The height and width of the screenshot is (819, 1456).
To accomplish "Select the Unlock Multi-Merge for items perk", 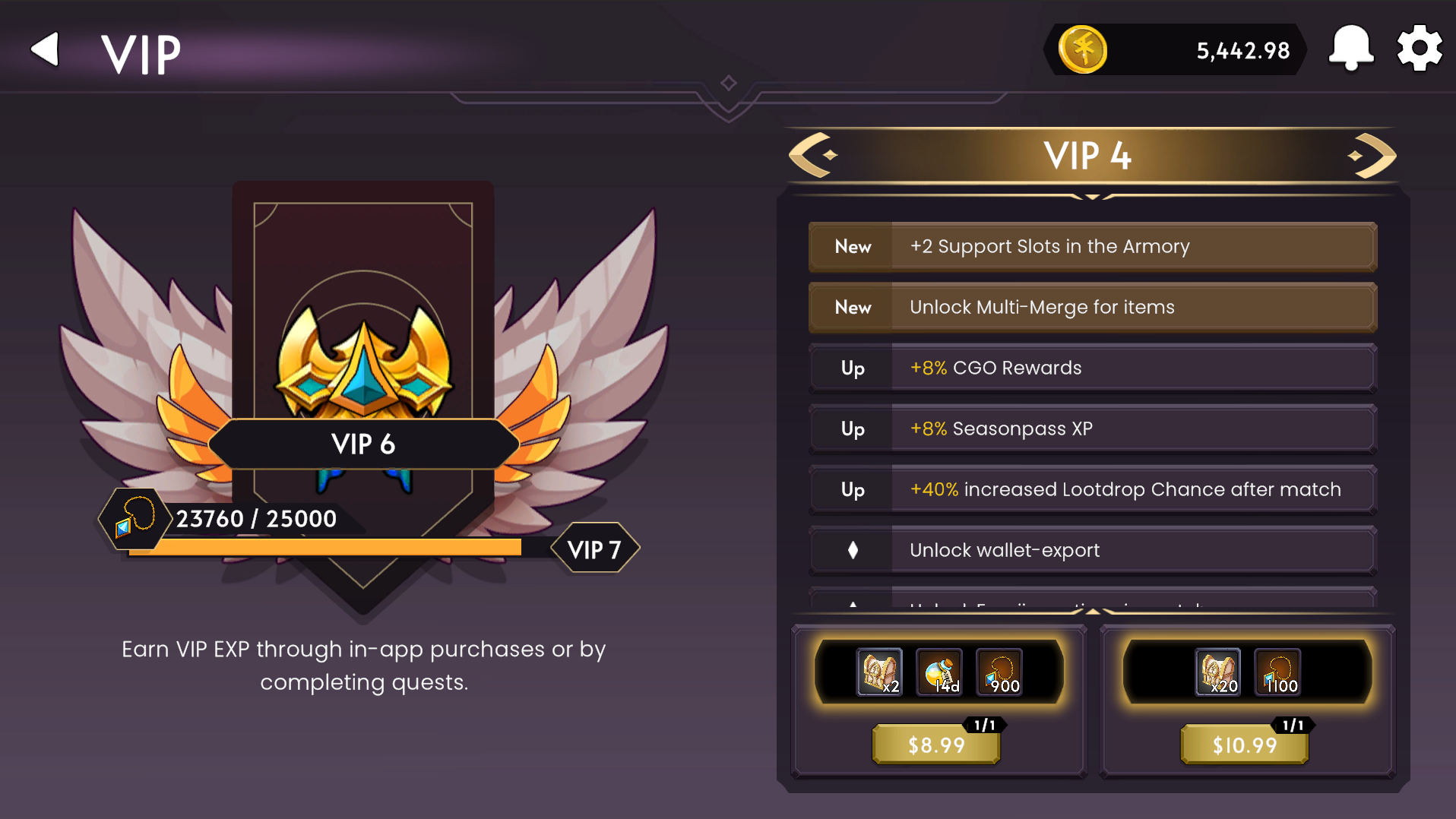I will (x=1093, y=307).
